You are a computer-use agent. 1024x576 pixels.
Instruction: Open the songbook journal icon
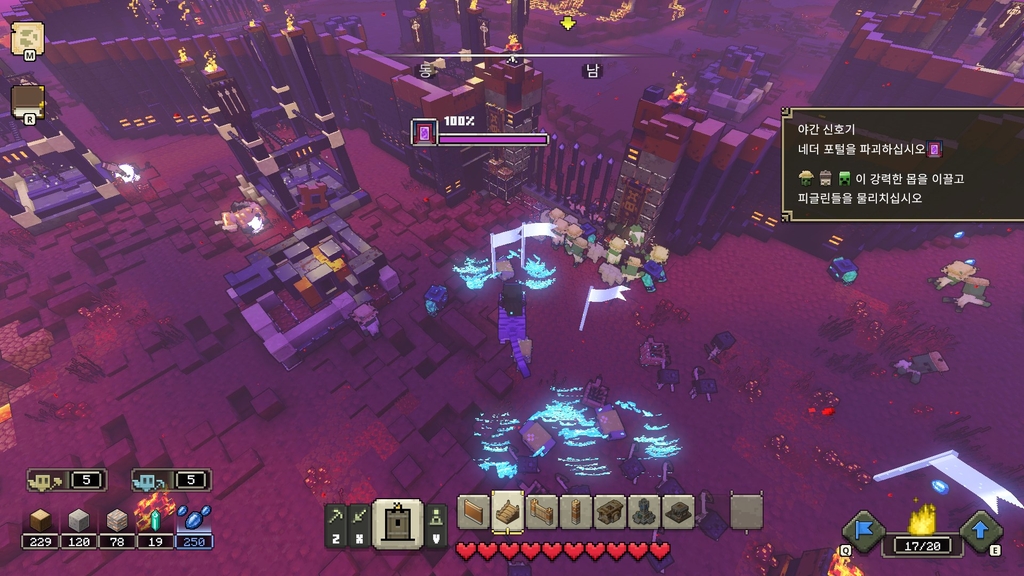[x=27, y=103]
